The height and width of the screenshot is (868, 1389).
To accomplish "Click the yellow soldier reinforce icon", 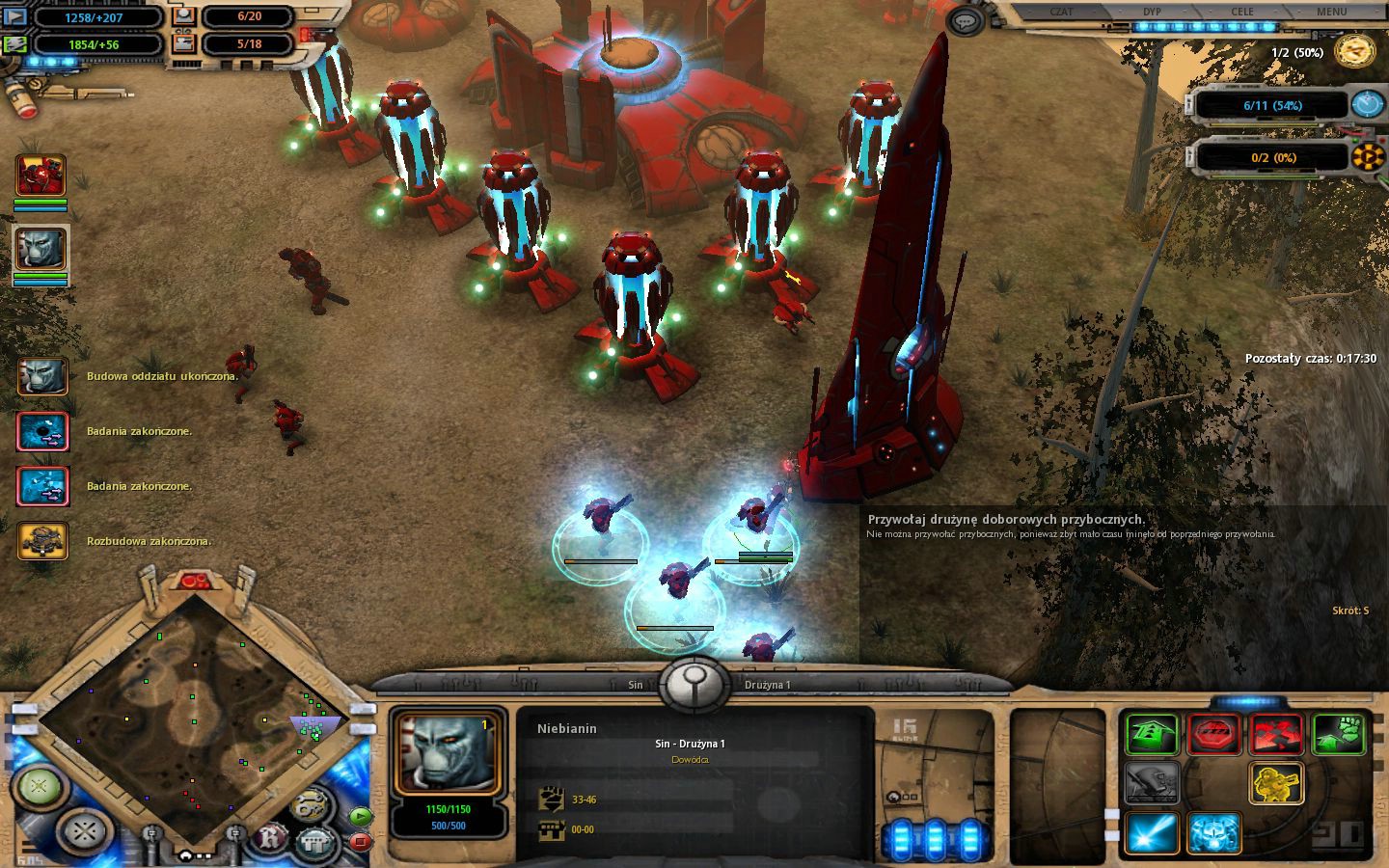I will [x=1276, y=783].
